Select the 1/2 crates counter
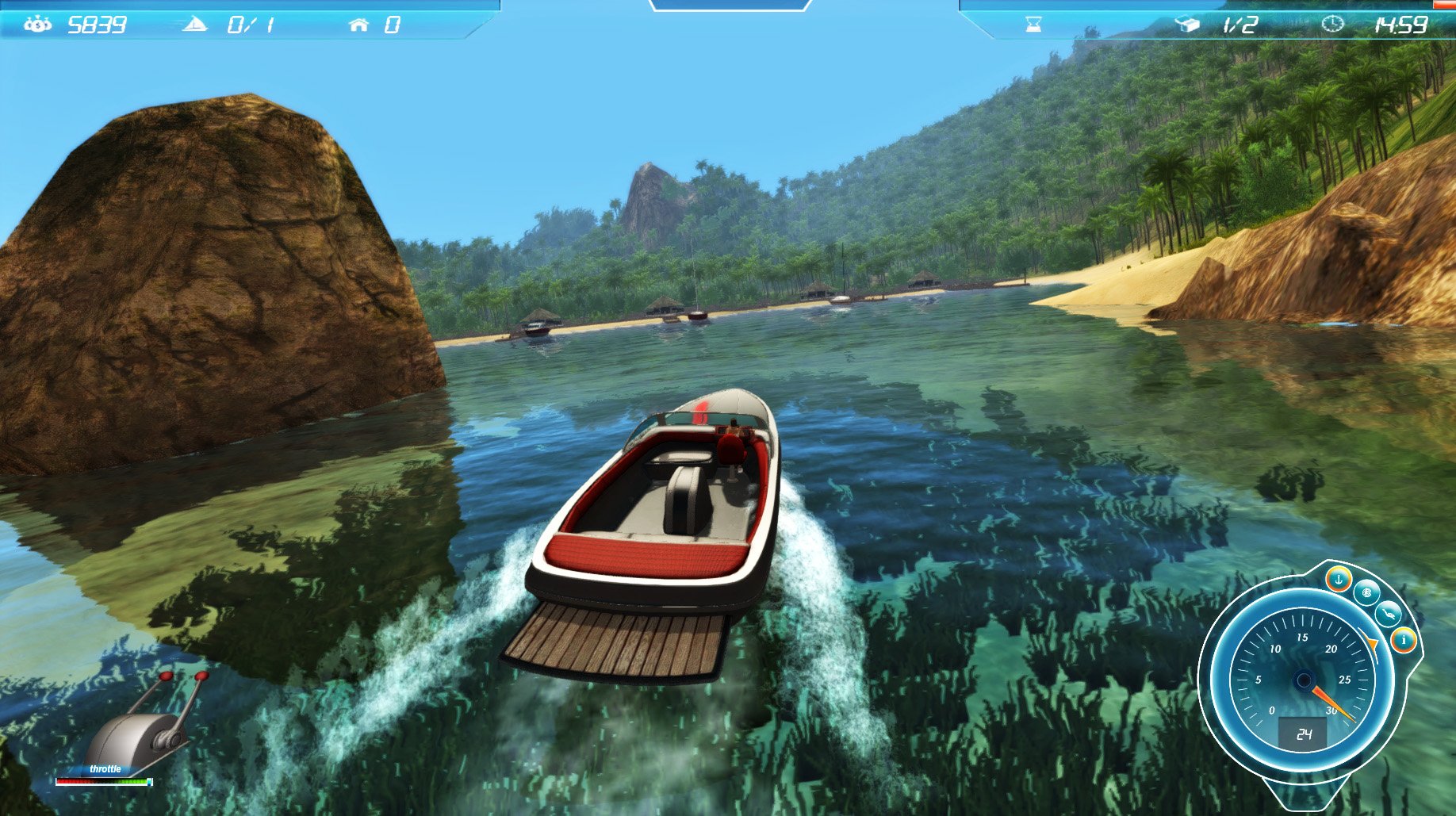Viewport: 1456px width, 816px height. pos(1240,24)
